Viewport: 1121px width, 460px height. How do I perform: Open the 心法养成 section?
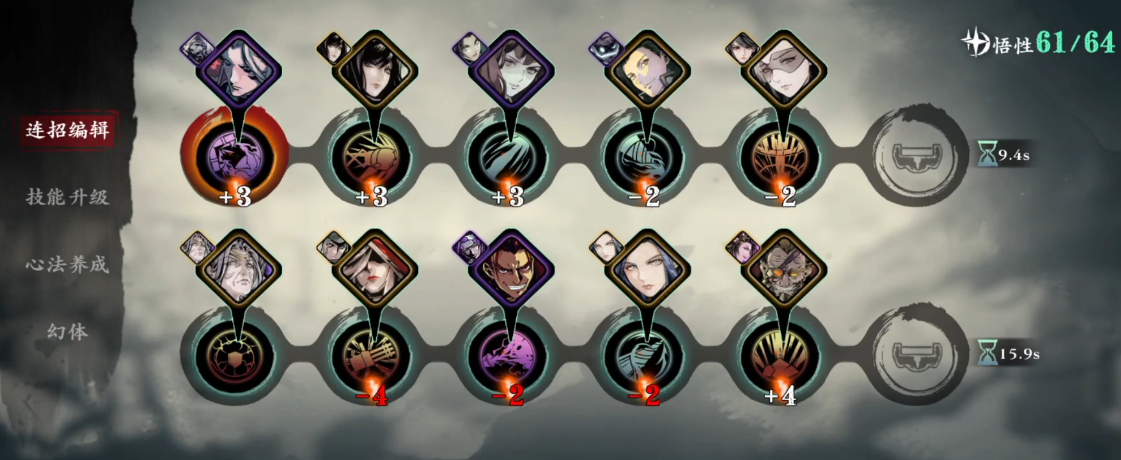pos(67,264)
